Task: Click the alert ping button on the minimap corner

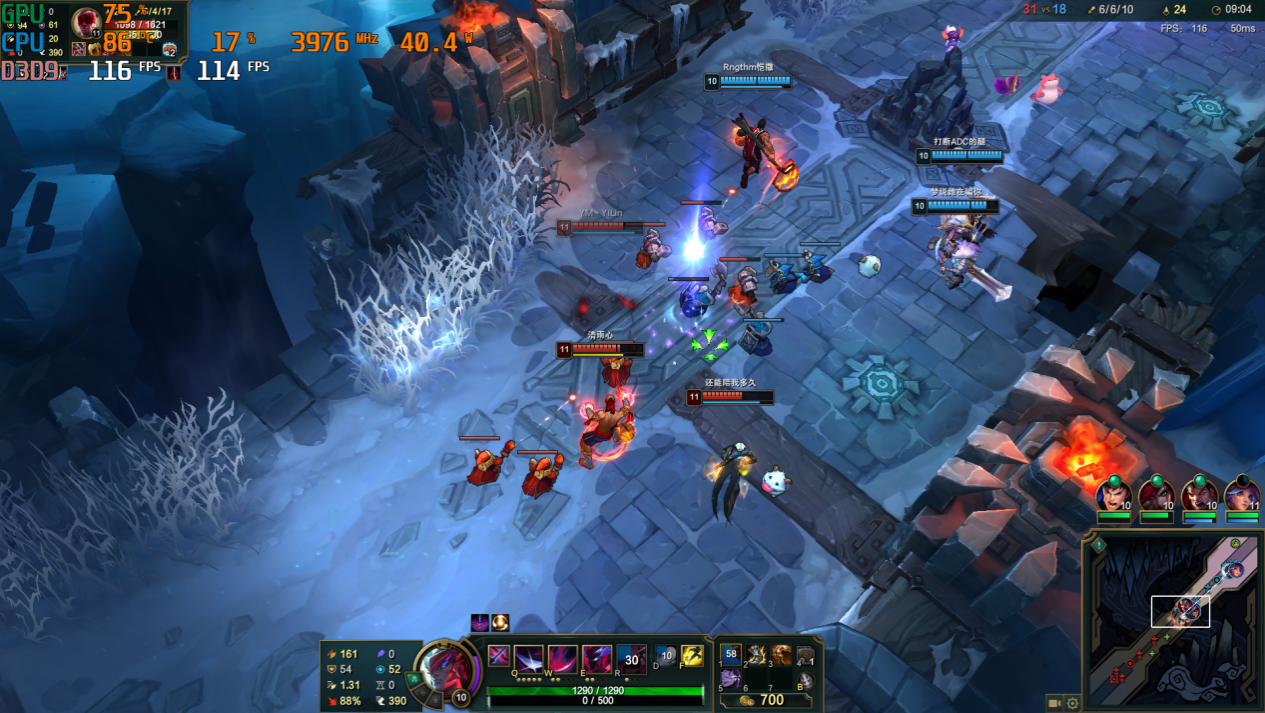Action: 1097,545
